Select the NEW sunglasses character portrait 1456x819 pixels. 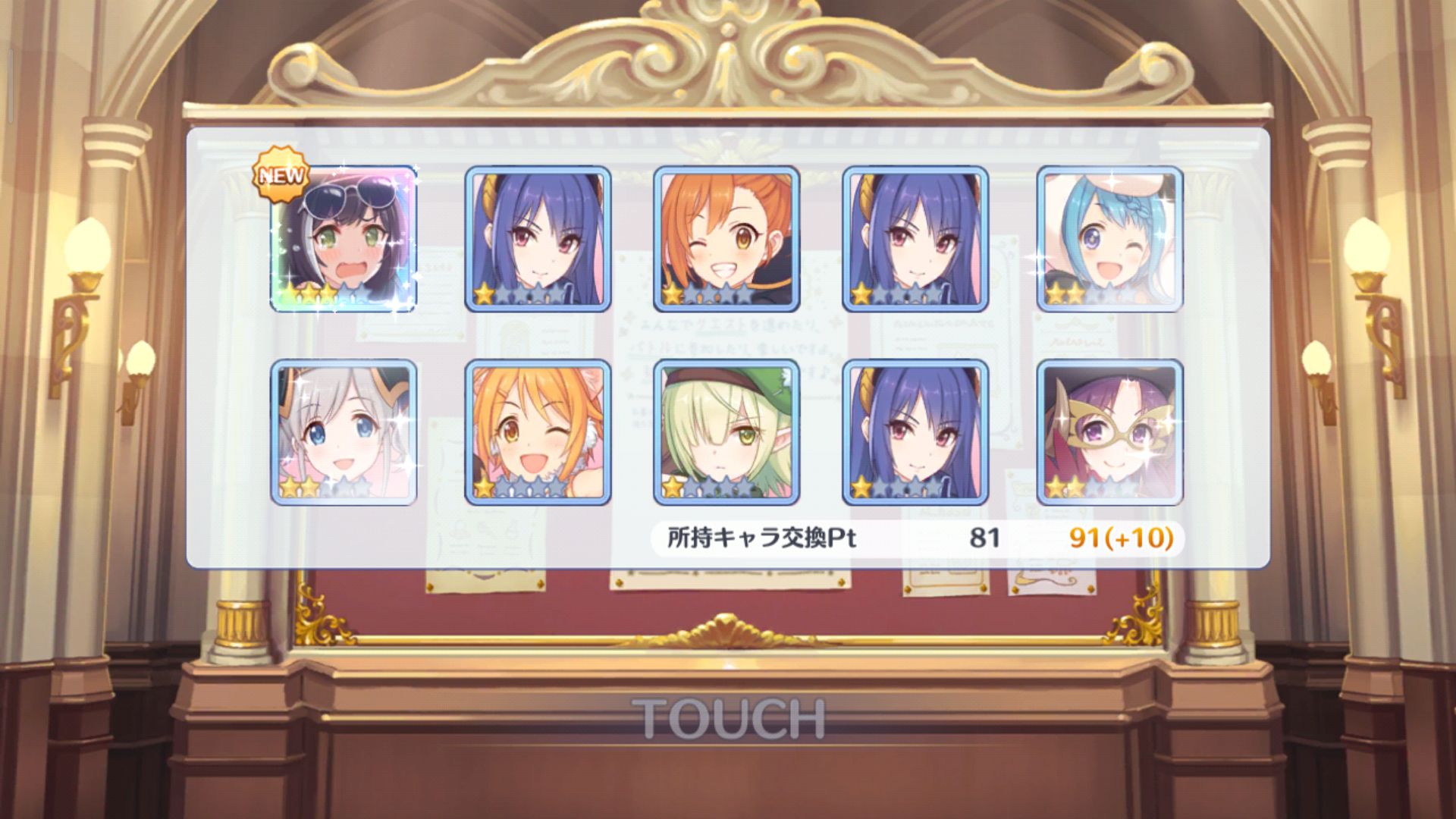click(x=344, y=238)
